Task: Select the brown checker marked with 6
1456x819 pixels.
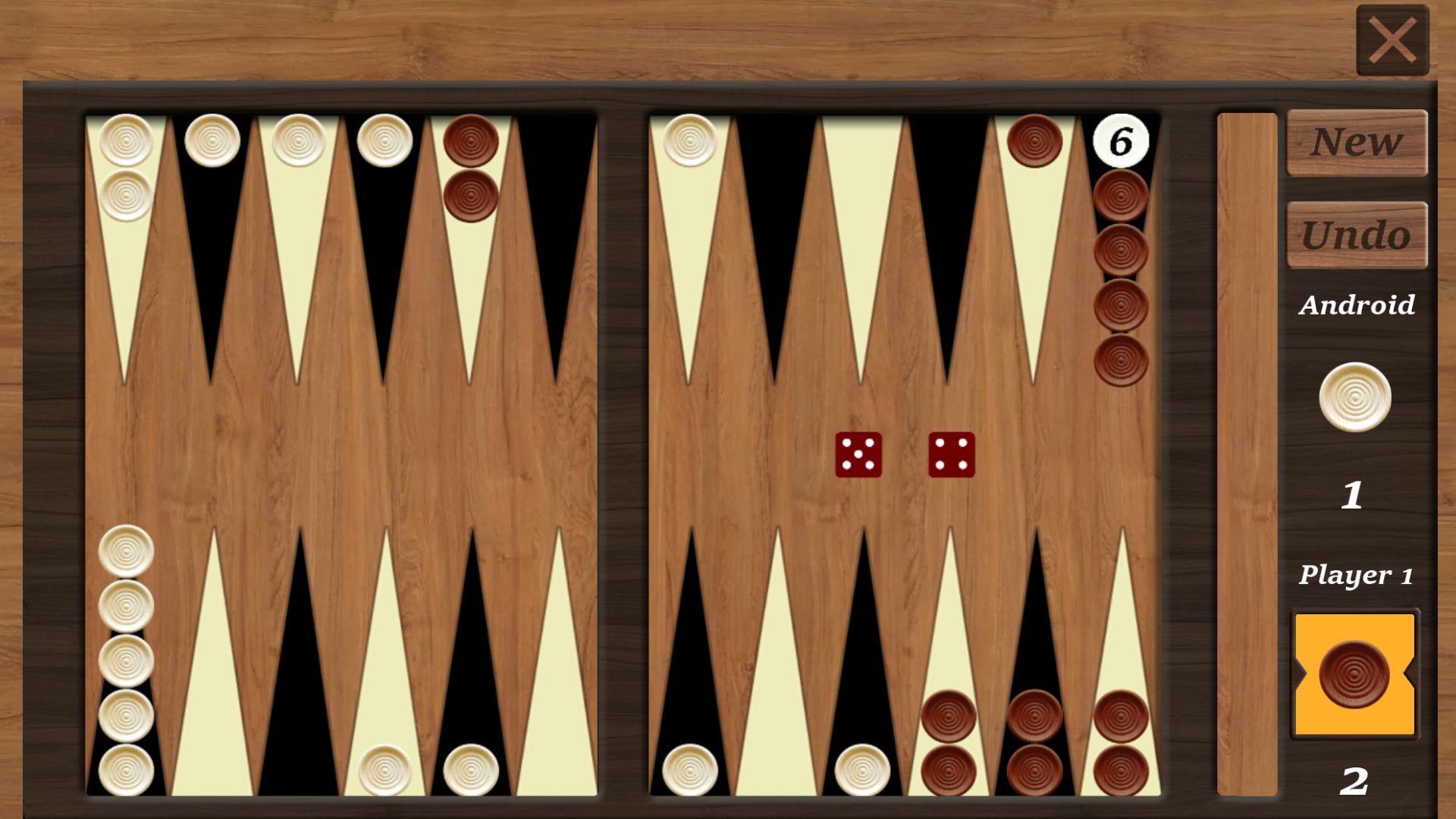Action: pos(1120,140)
